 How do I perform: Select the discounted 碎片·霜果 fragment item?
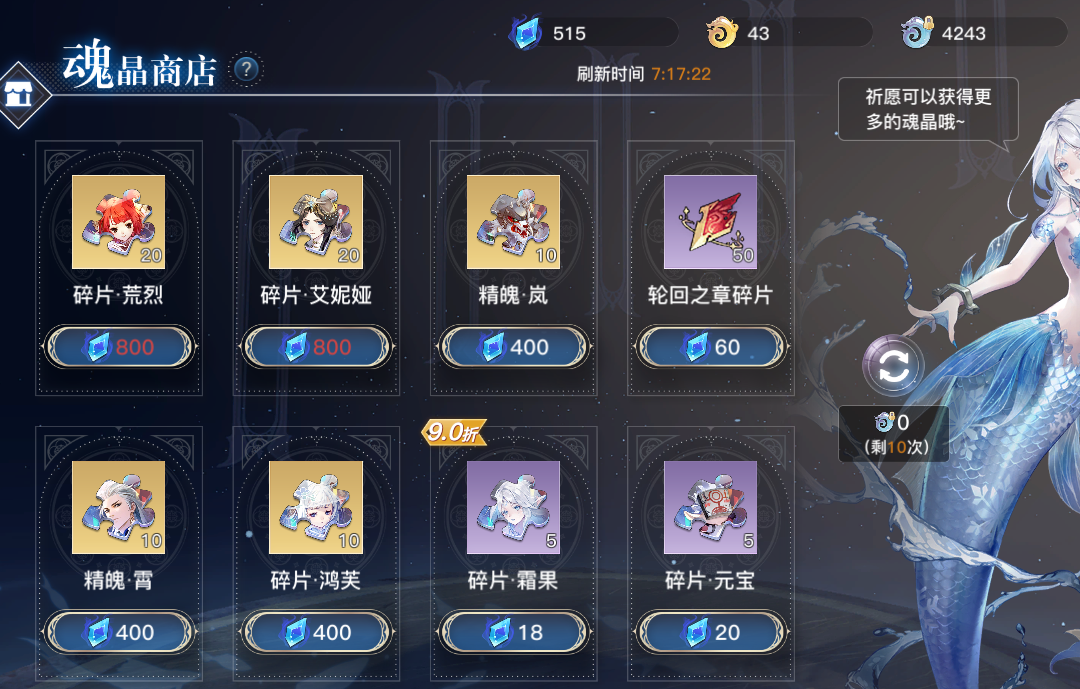513,507
